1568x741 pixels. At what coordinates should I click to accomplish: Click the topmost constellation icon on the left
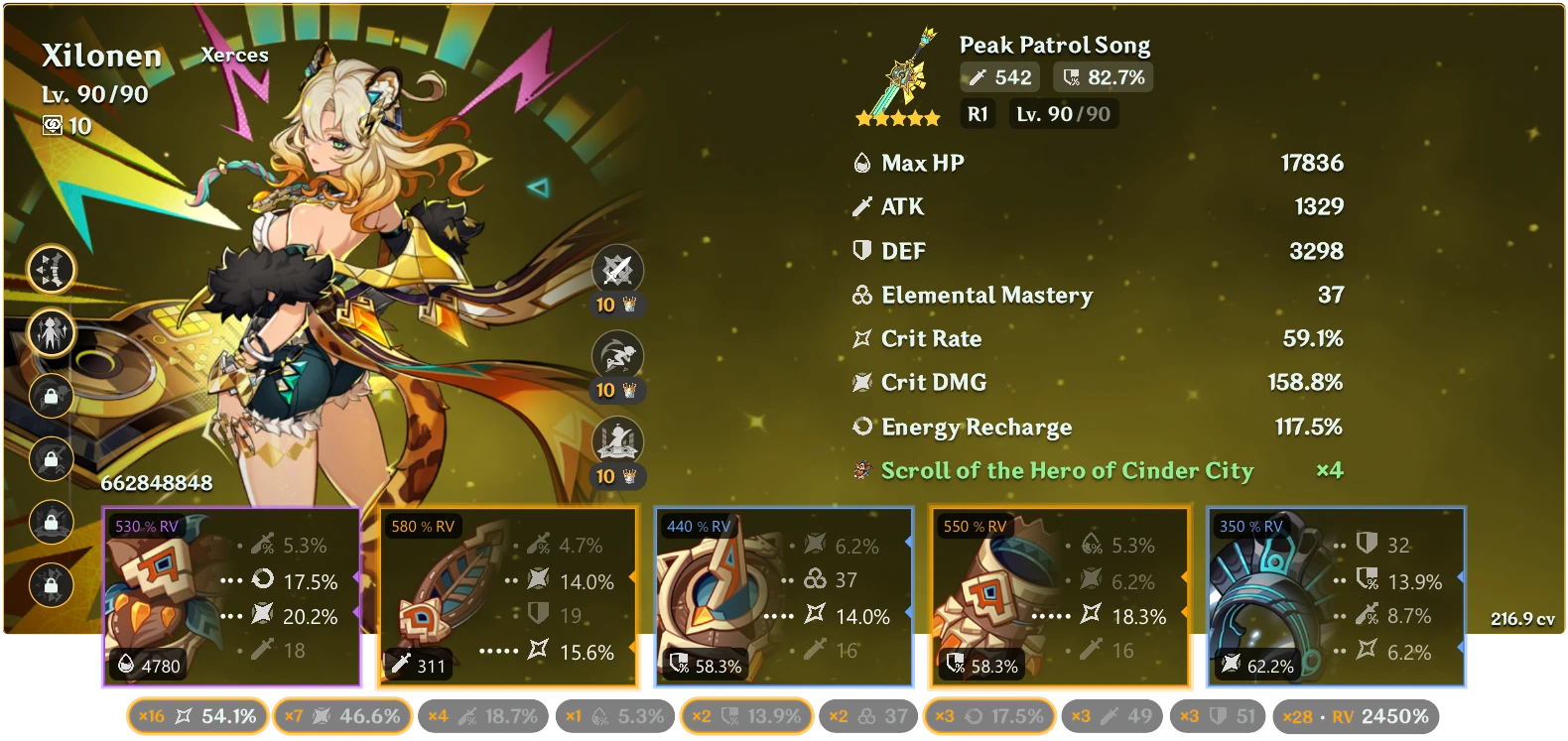point(51,269)
